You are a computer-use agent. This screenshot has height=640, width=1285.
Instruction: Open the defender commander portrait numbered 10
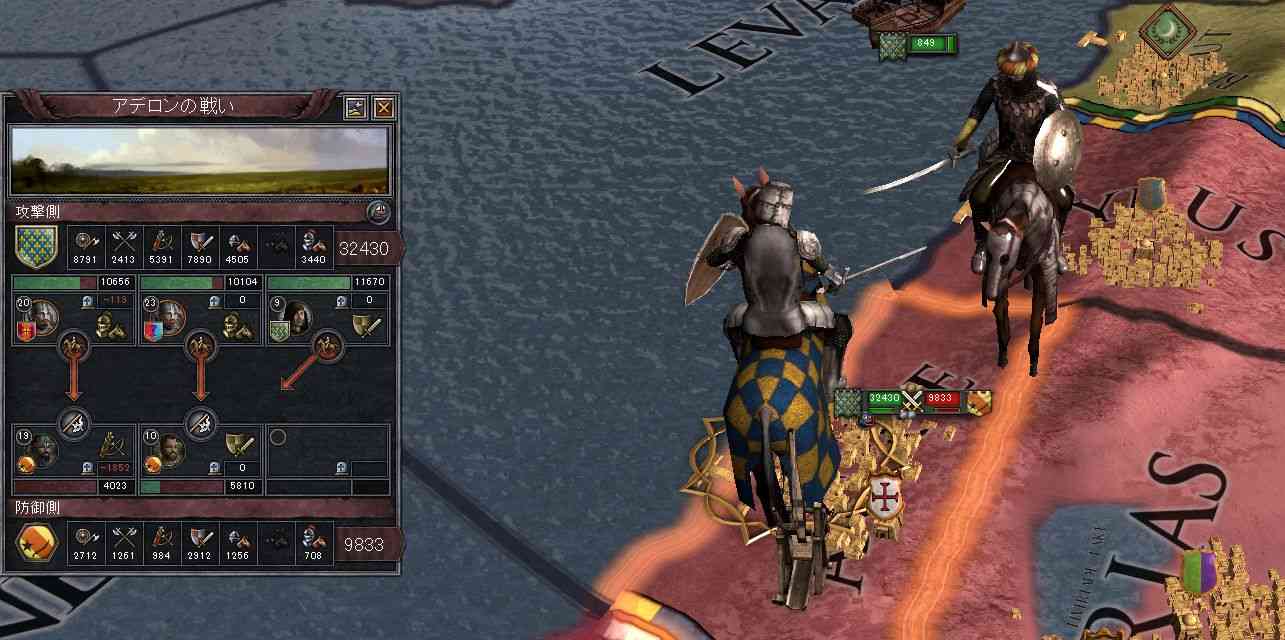pos(168,448)
